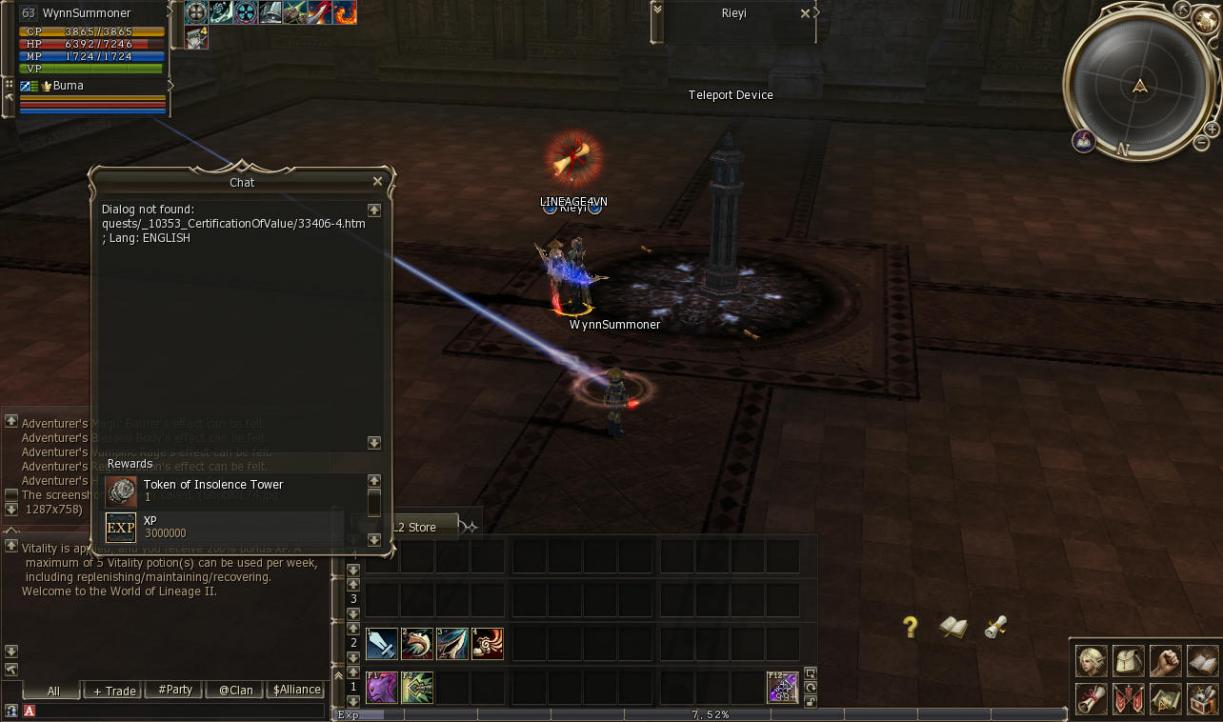Activate the purple item on F12
The height and width of the screenshot is (722, 1223).
pos(782,687)
